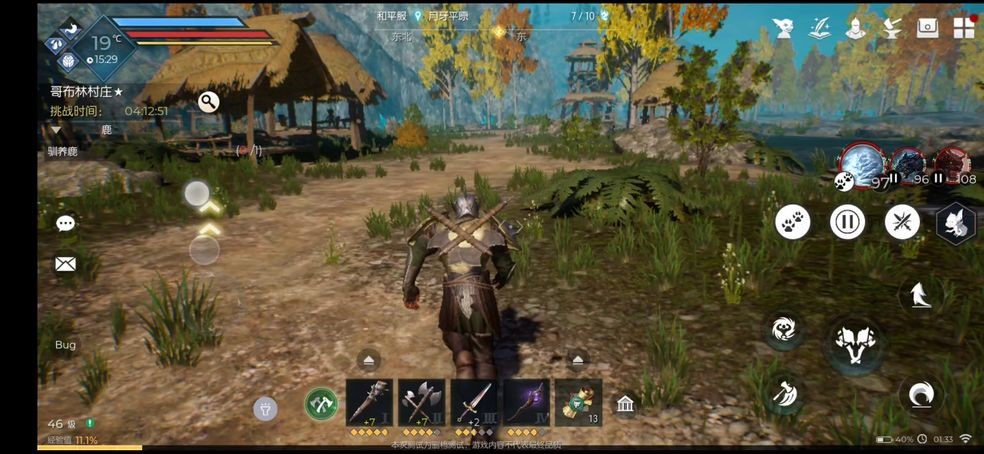The height and width of the screenshot is (454, 984).
Task: Open the four-squares main menu icon
Action: (964, 27)
